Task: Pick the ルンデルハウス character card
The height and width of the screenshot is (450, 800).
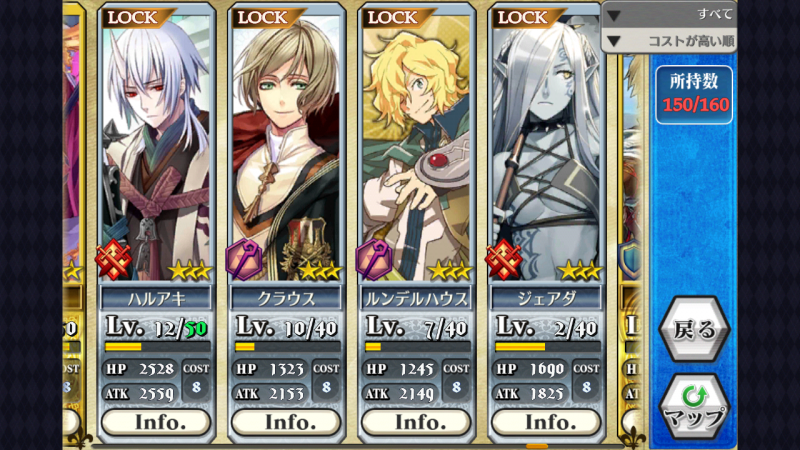Action: pyautogui.click(x=416, y=150)
